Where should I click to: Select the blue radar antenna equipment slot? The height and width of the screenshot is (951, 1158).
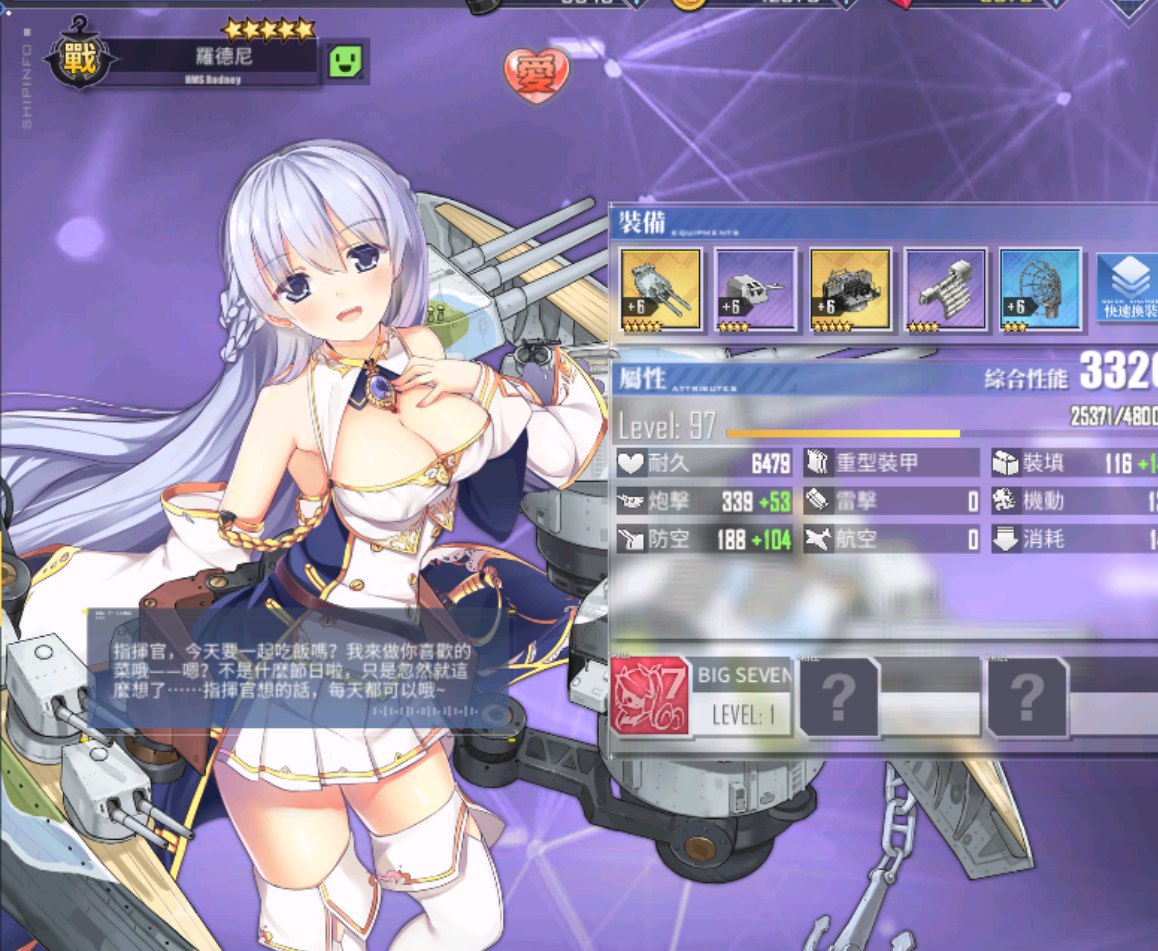[1040, 289]
